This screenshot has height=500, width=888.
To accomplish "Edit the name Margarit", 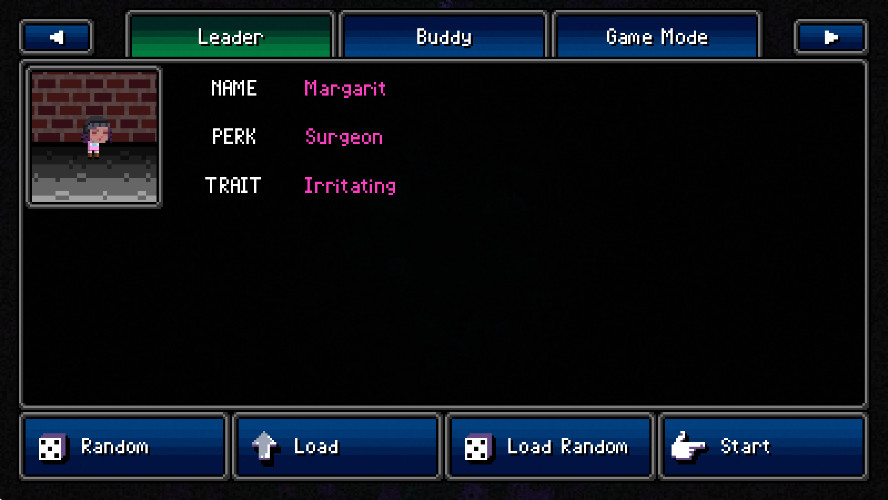I will pyautogui.click(x=345, y=88).
